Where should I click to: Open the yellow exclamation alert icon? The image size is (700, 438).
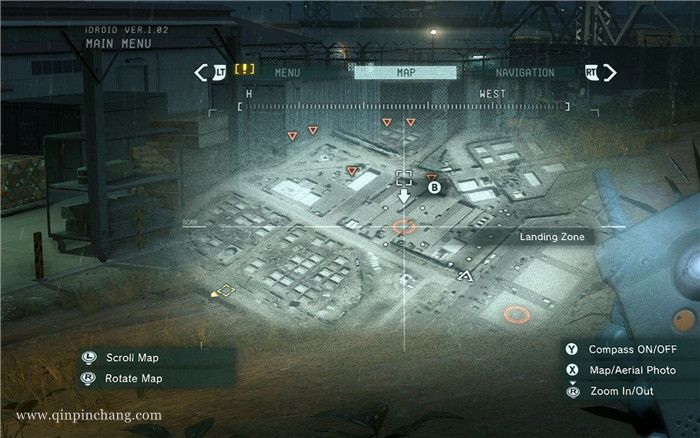point(245,71)
